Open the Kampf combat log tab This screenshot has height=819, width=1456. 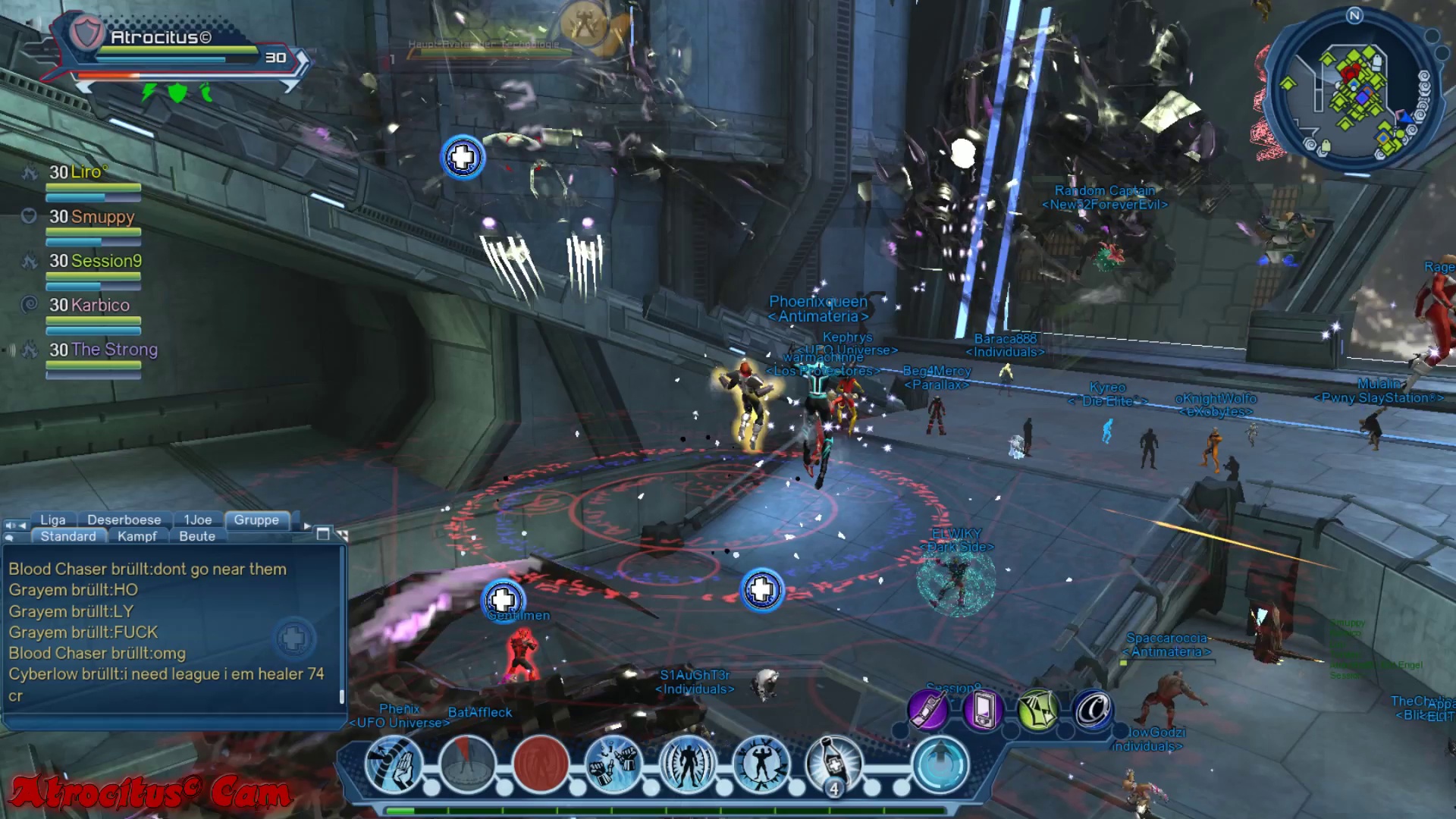(x=137, y=536)
